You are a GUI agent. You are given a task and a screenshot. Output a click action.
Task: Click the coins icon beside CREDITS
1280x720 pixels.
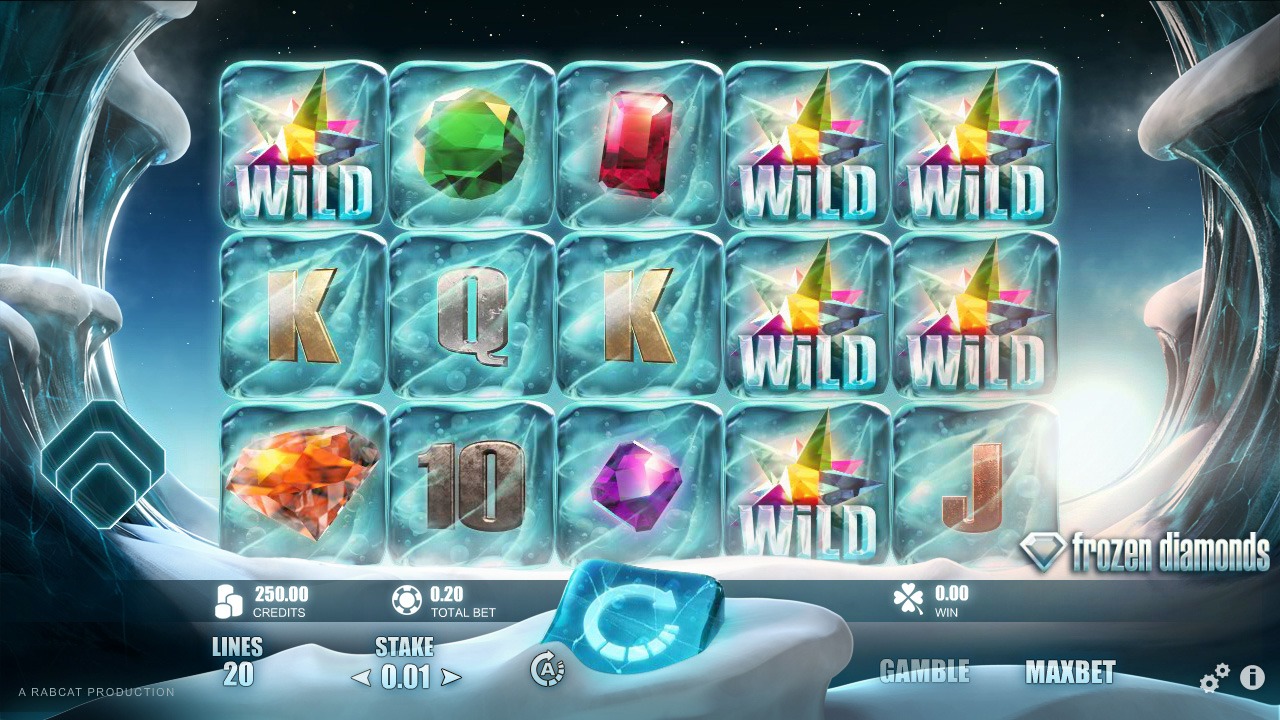pos(230,598)
